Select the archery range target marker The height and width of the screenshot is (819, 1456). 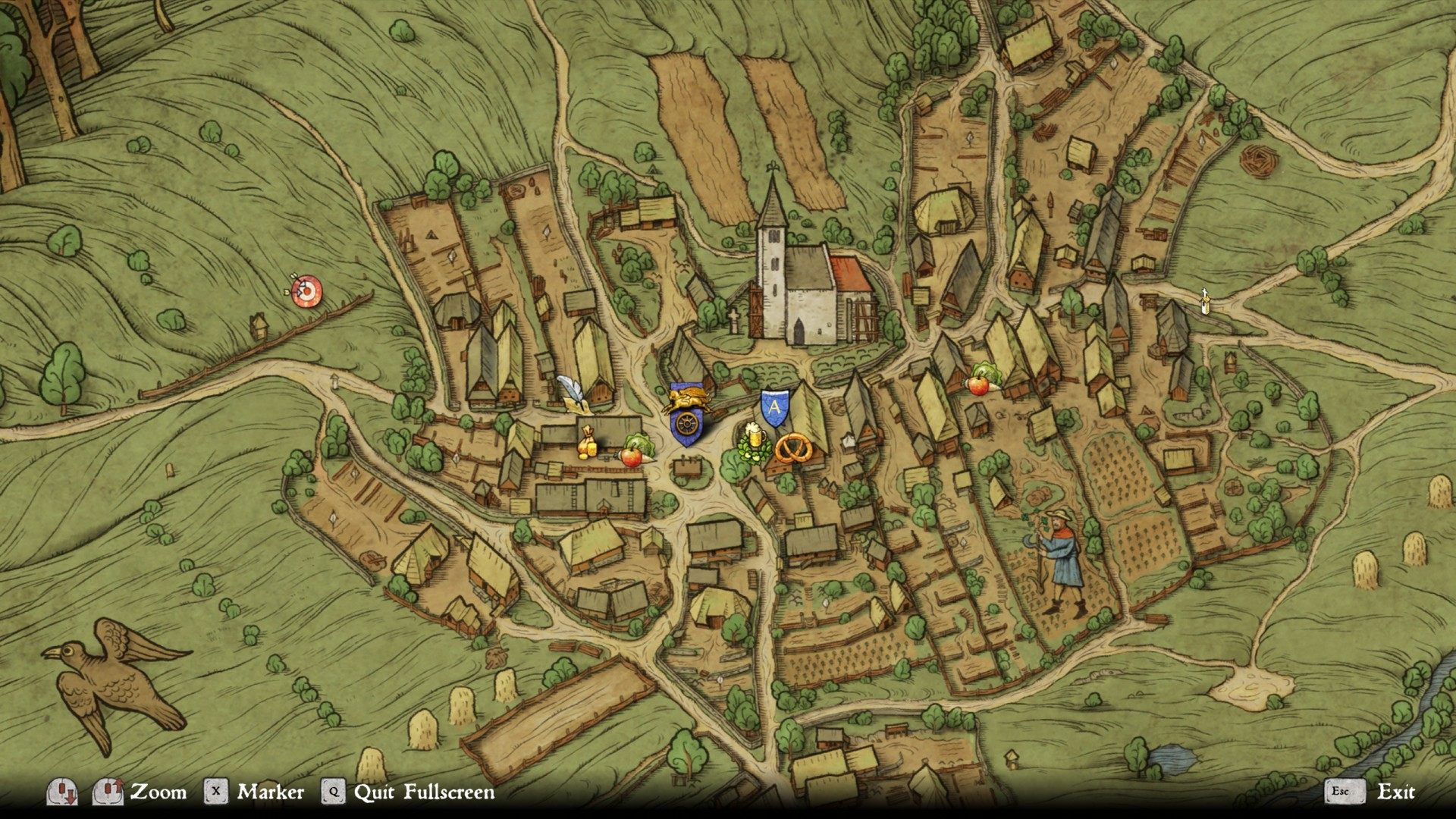pyautogui.click(x=307, y=292)
